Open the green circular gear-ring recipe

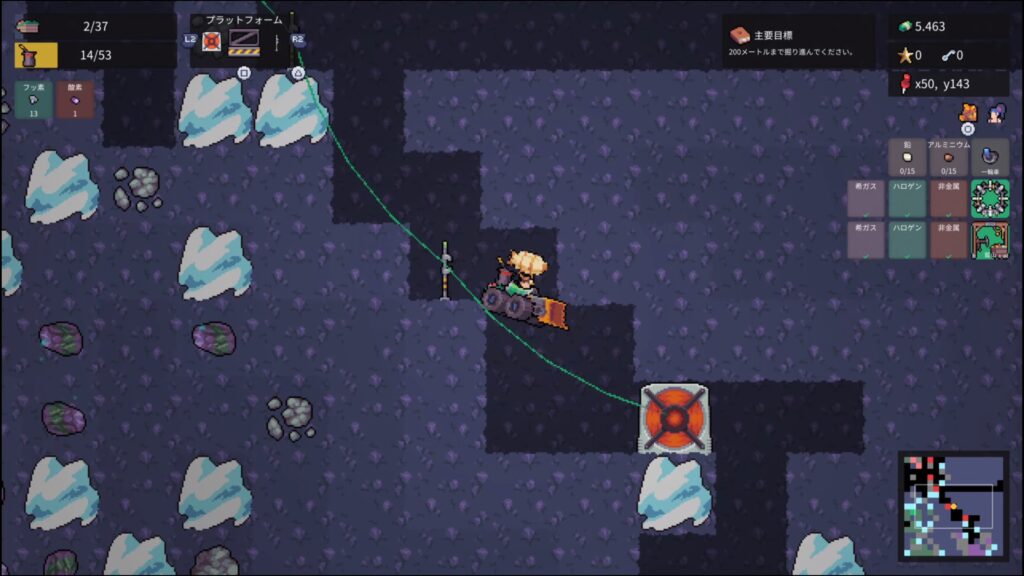coord(990,199)
